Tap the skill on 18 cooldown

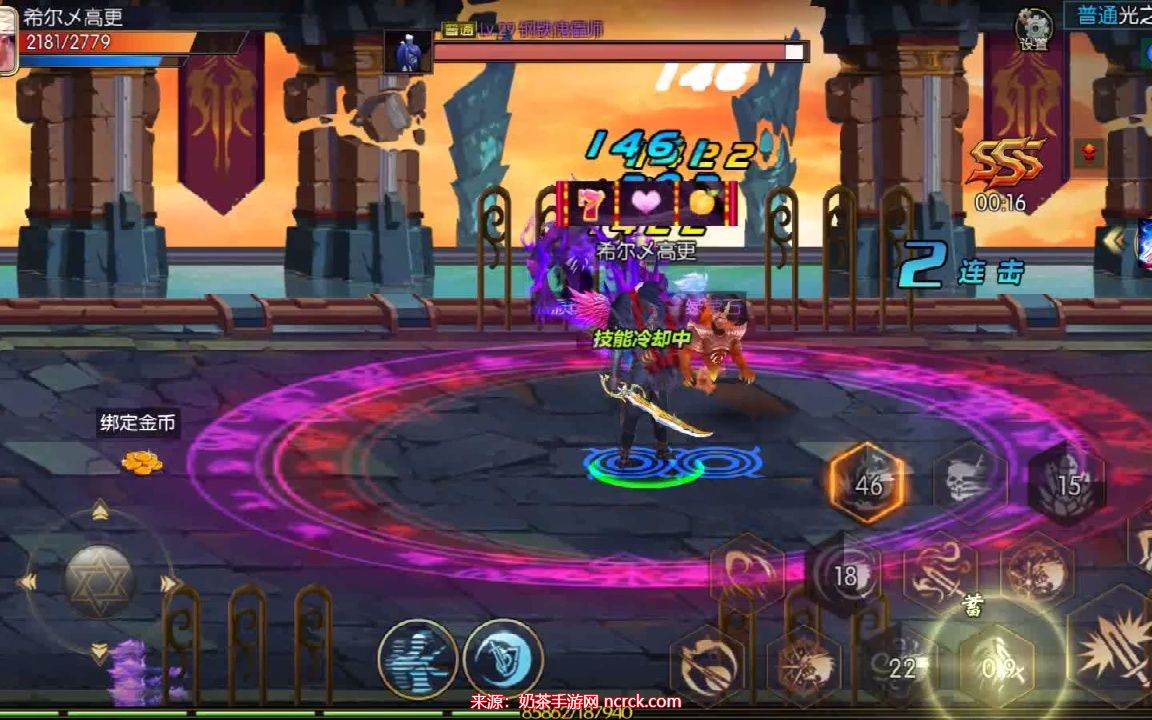coord(845,575)
